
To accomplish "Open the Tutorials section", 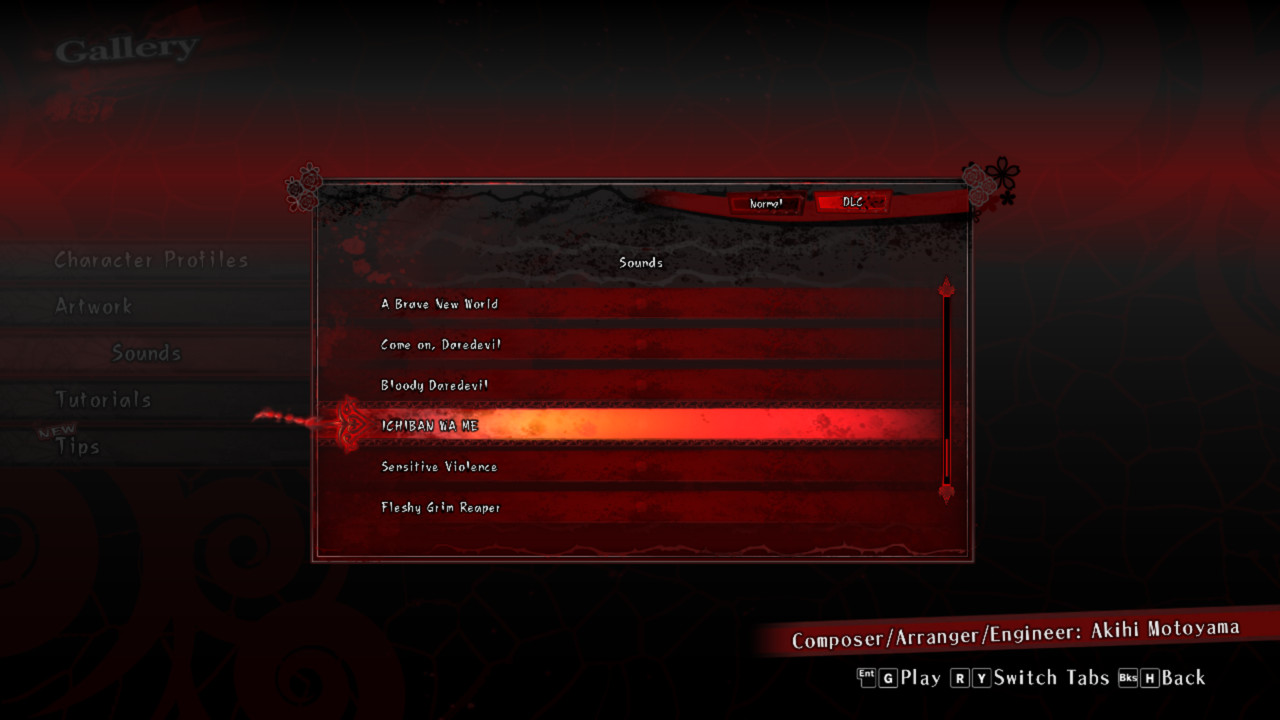I will [x=103, y=398].
